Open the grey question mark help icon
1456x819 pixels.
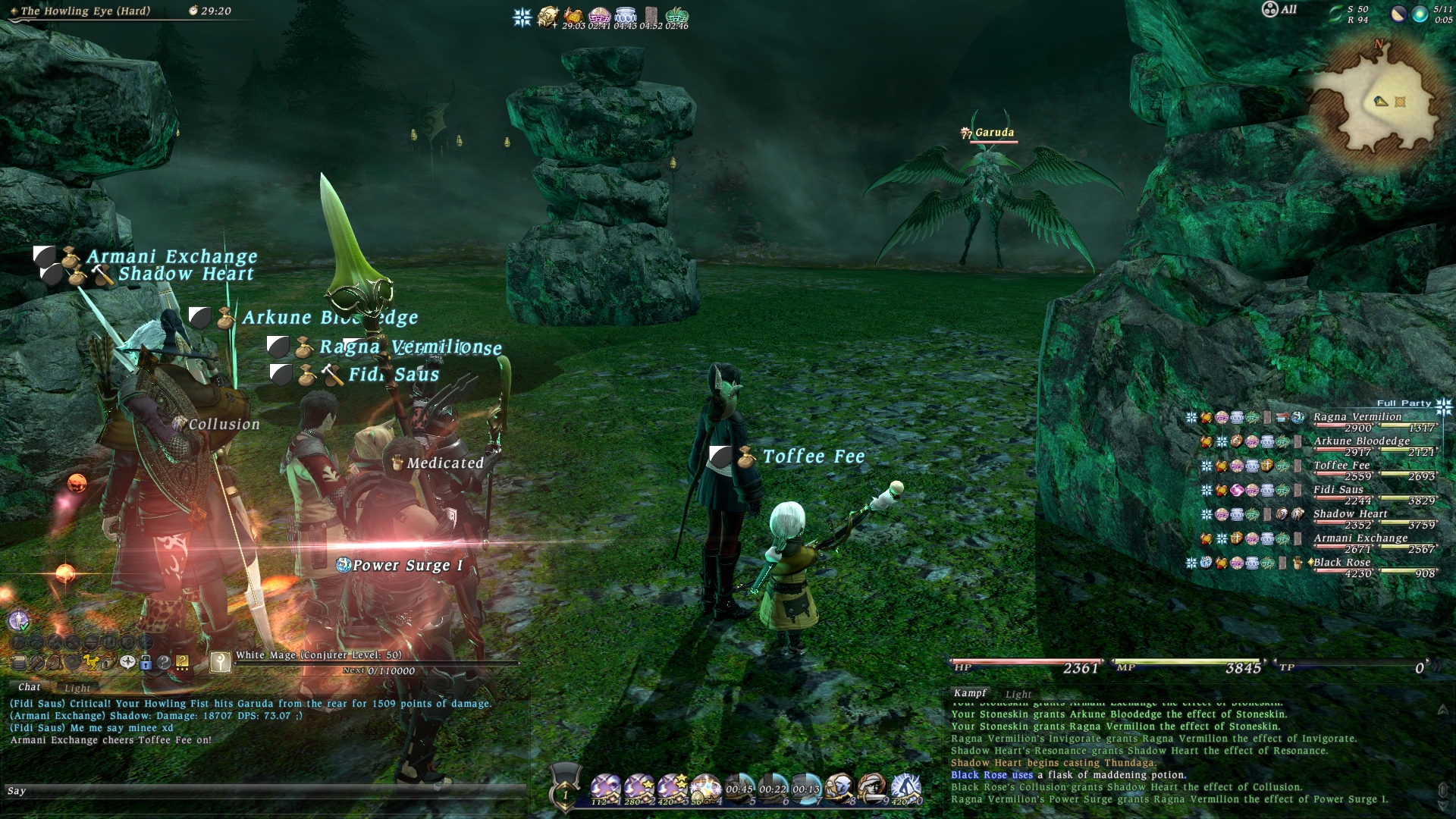pyautogui.click(x=164, y=663)
